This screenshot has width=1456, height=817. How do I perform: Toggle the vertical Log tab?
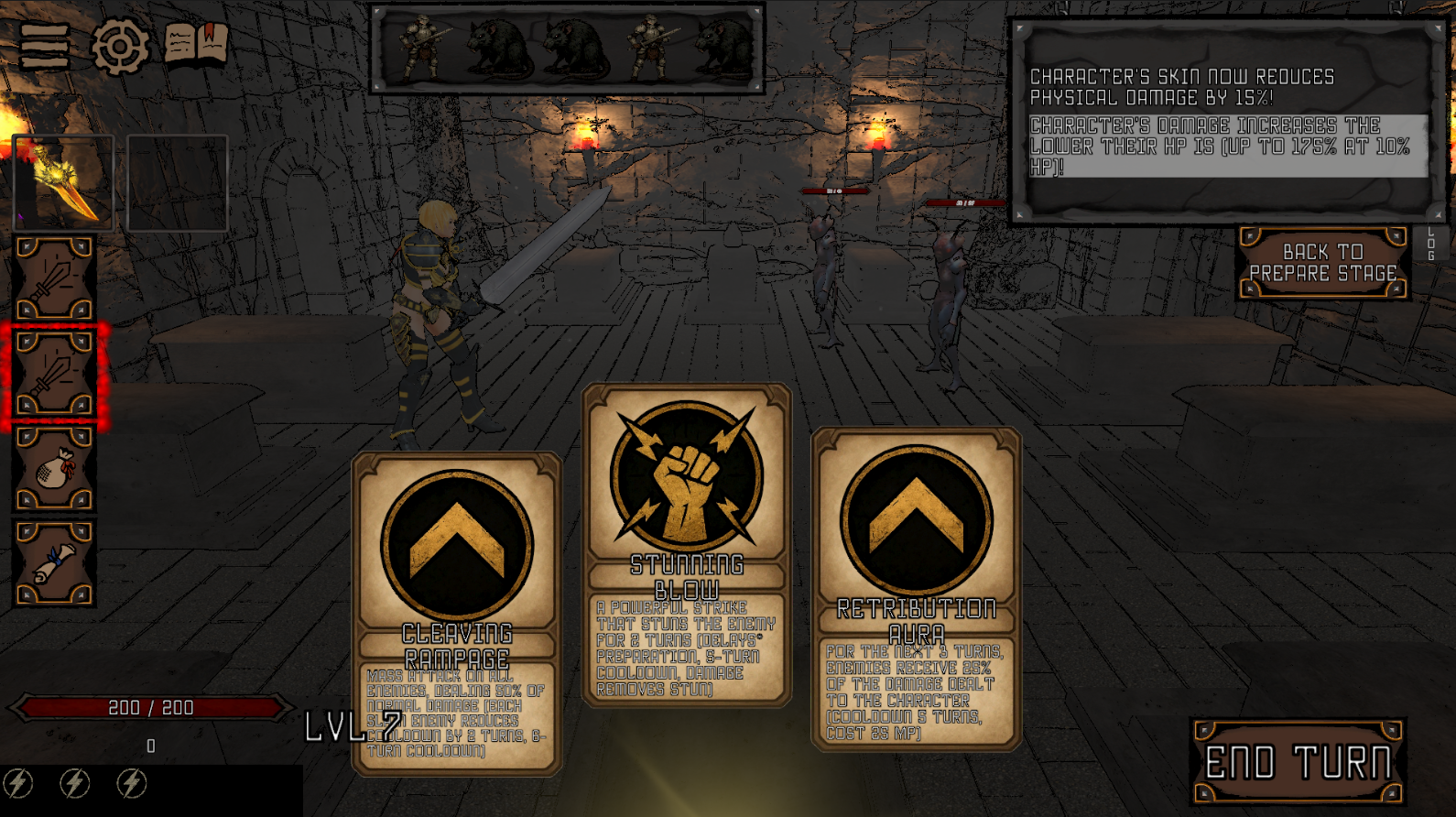[1431, 244]
